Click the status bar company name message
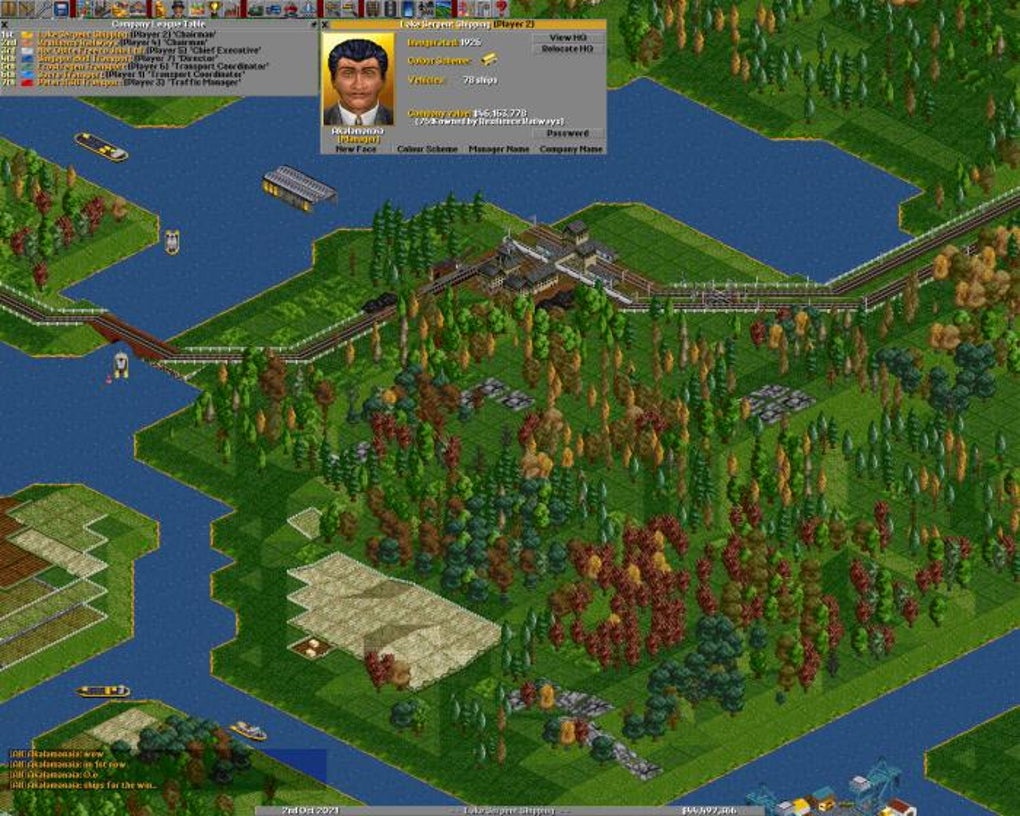 pyautogui.click(x=510, y=809)
